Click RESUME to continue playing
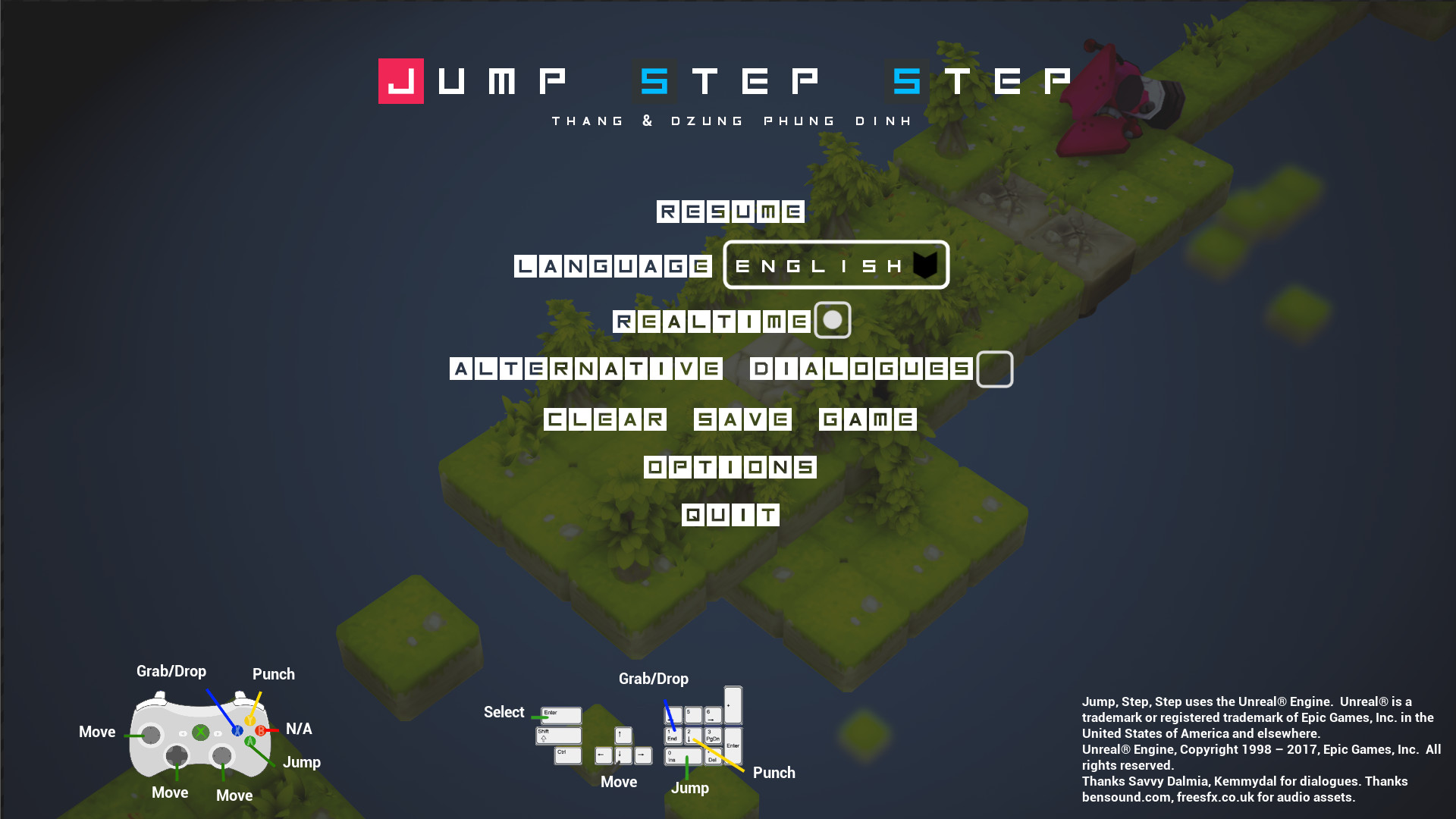The height and width of the screenshot is (819, 1456). click(730, 212)
